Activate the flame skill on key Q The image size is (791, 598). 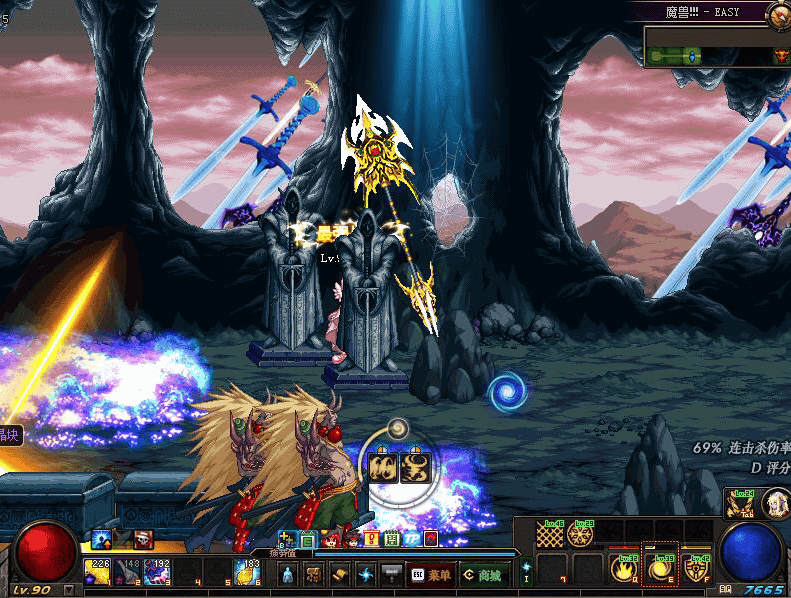[626, 568]
